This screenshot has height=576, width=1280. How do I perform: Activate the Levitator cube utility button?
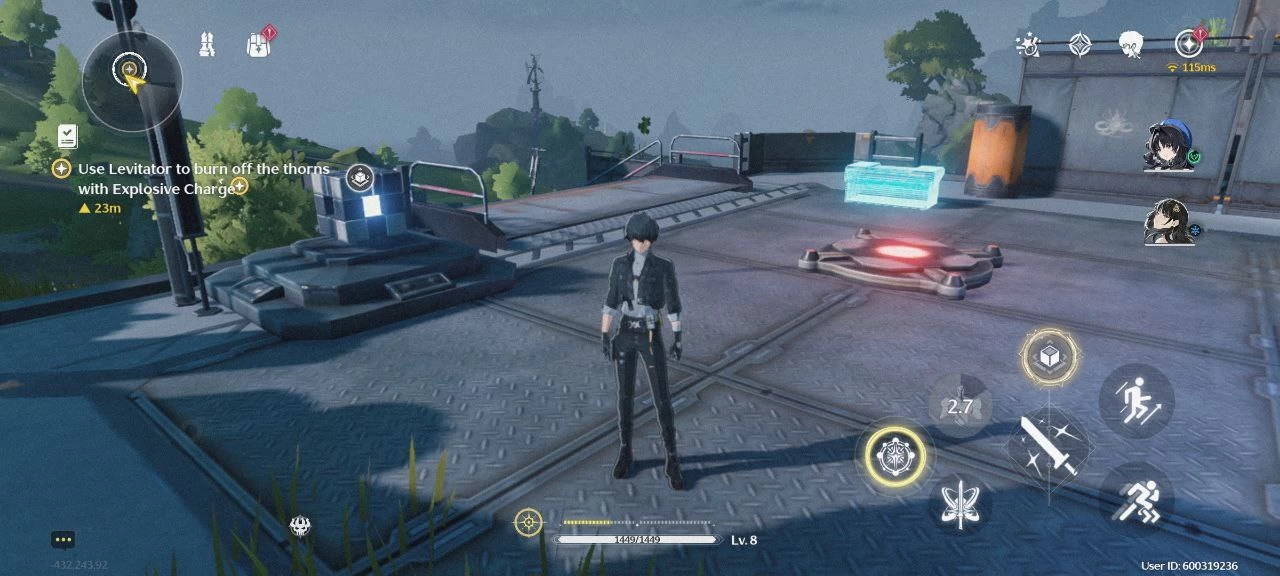coord(1050,357)
